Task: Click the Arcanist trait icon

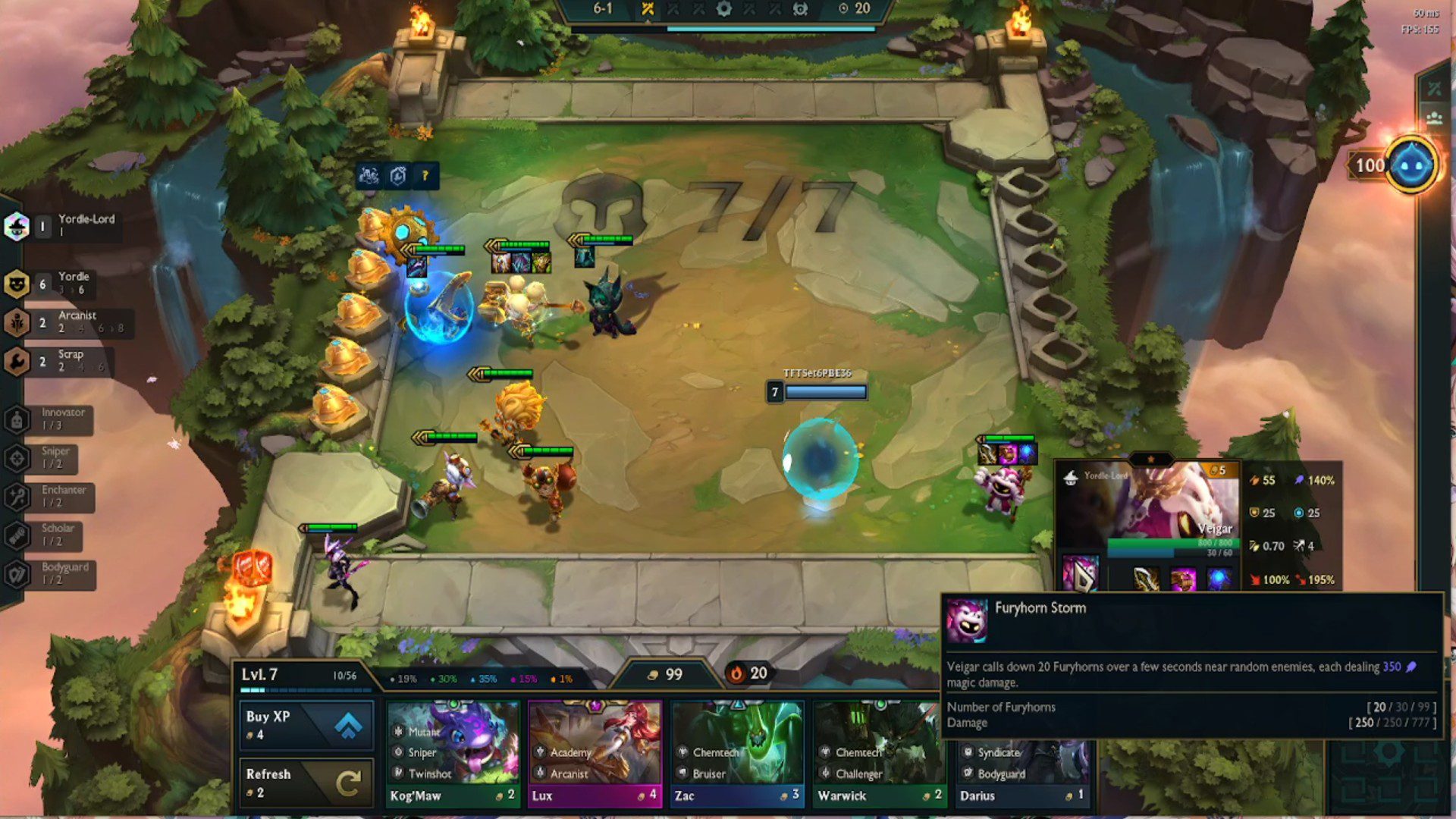Action: click(x=17, y=321)
